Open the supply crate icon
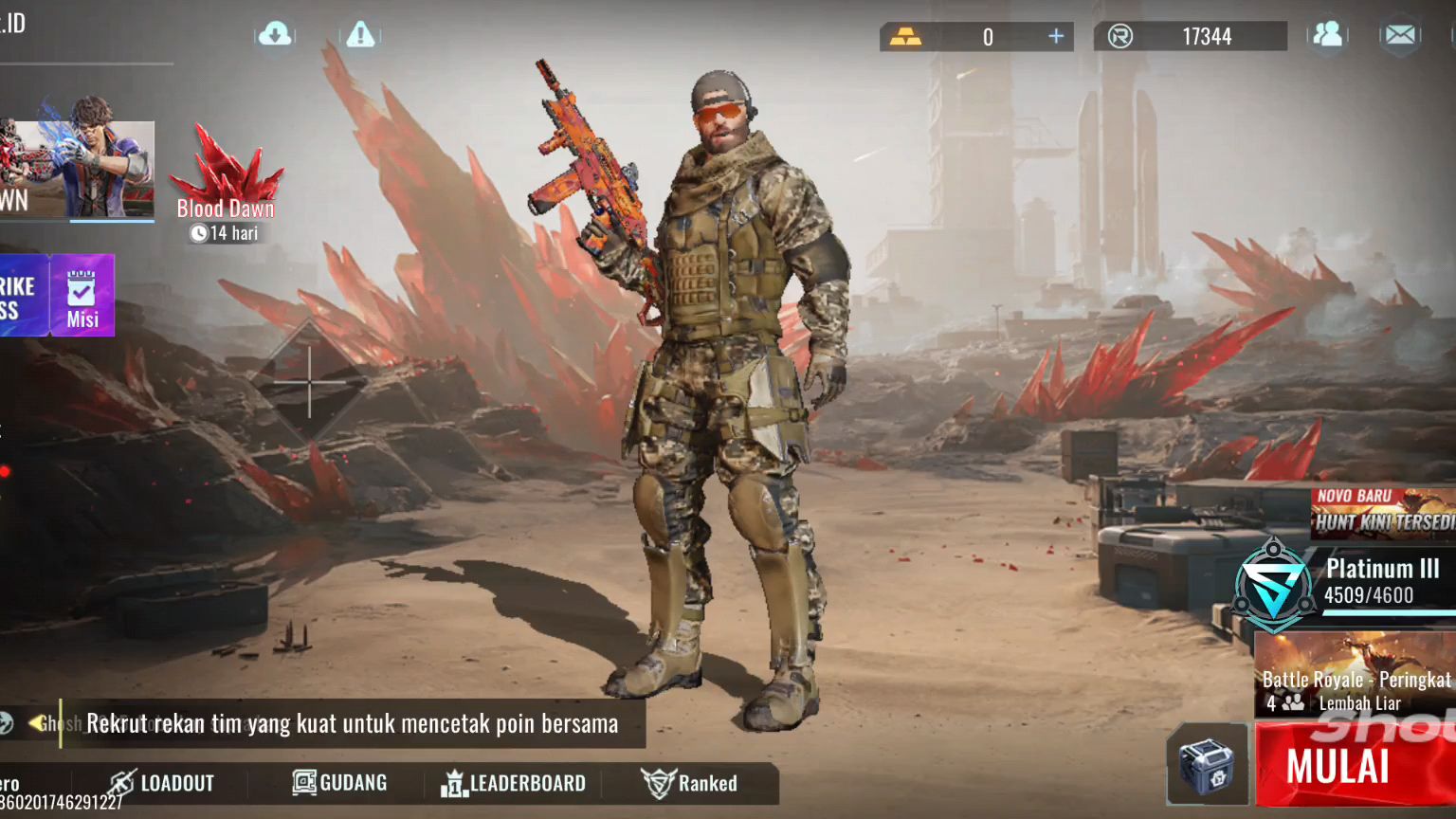Image resolution: width=1456 pixels, height=819 pixels. [1207, 765]
